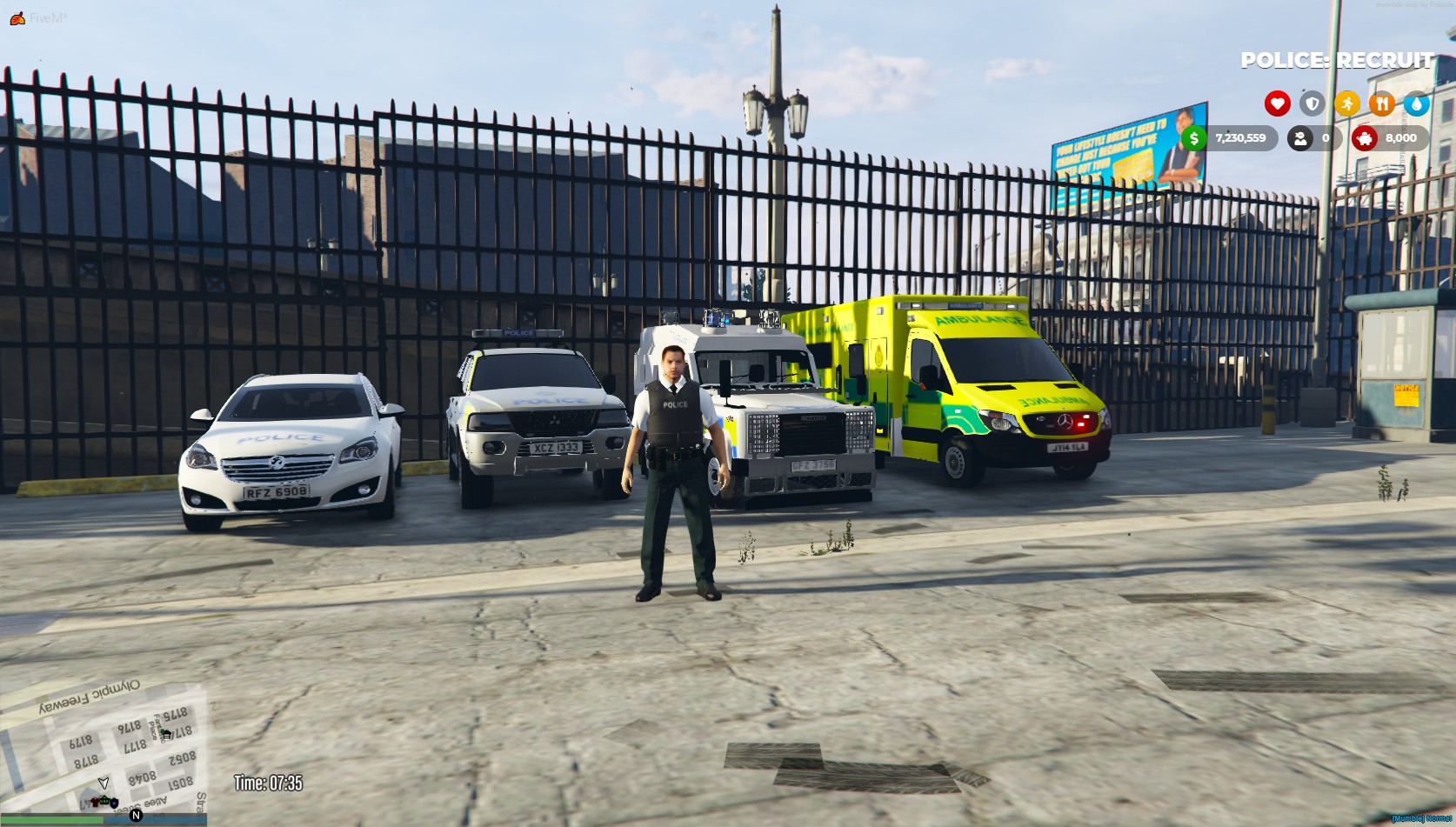
Task: Click the Olympic Freeway label on minimap
Action: pyautogui.click(x=88, y=697)
